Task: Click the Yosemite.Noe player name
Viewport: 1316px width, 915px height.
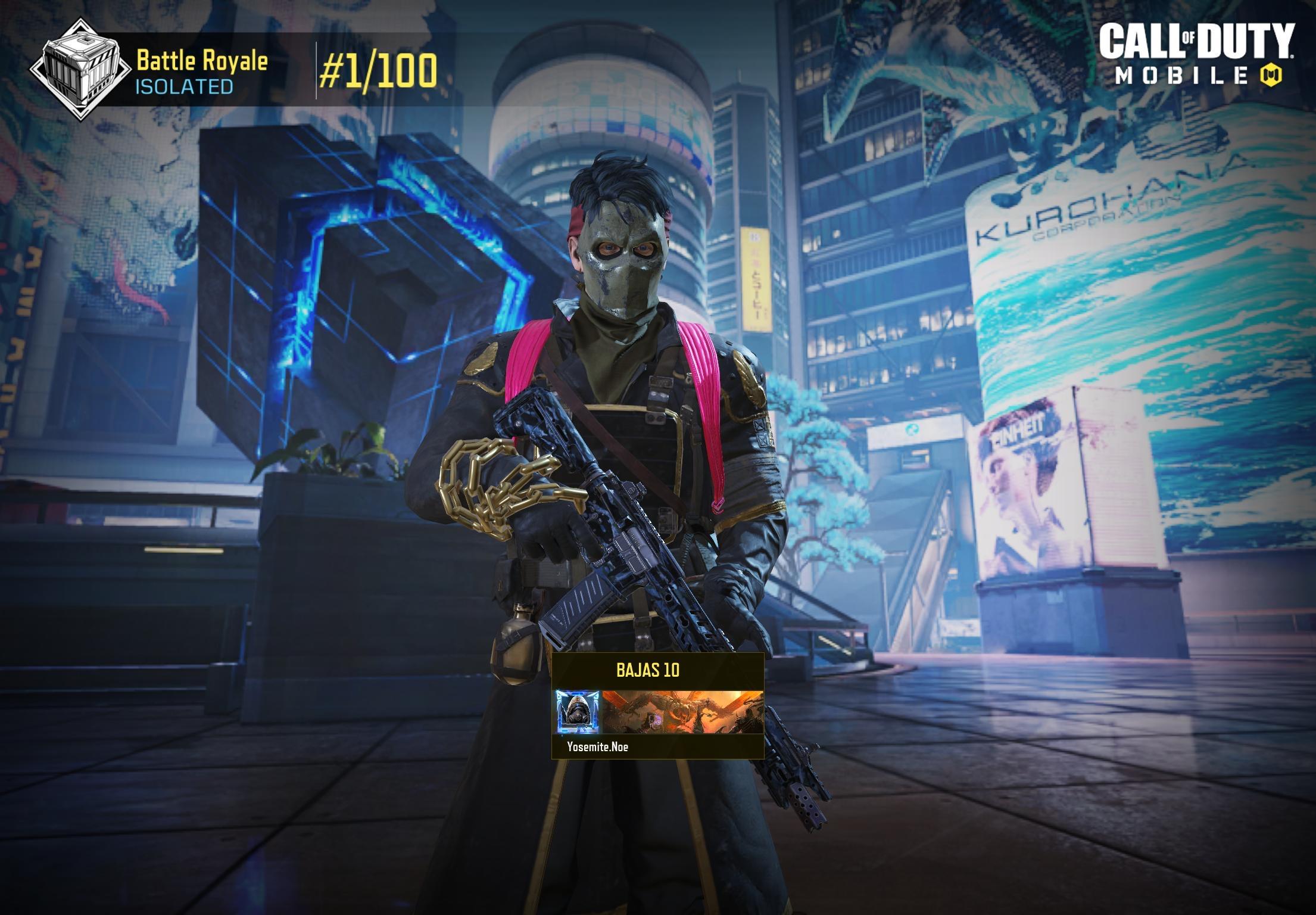Action: pos(597,746)
